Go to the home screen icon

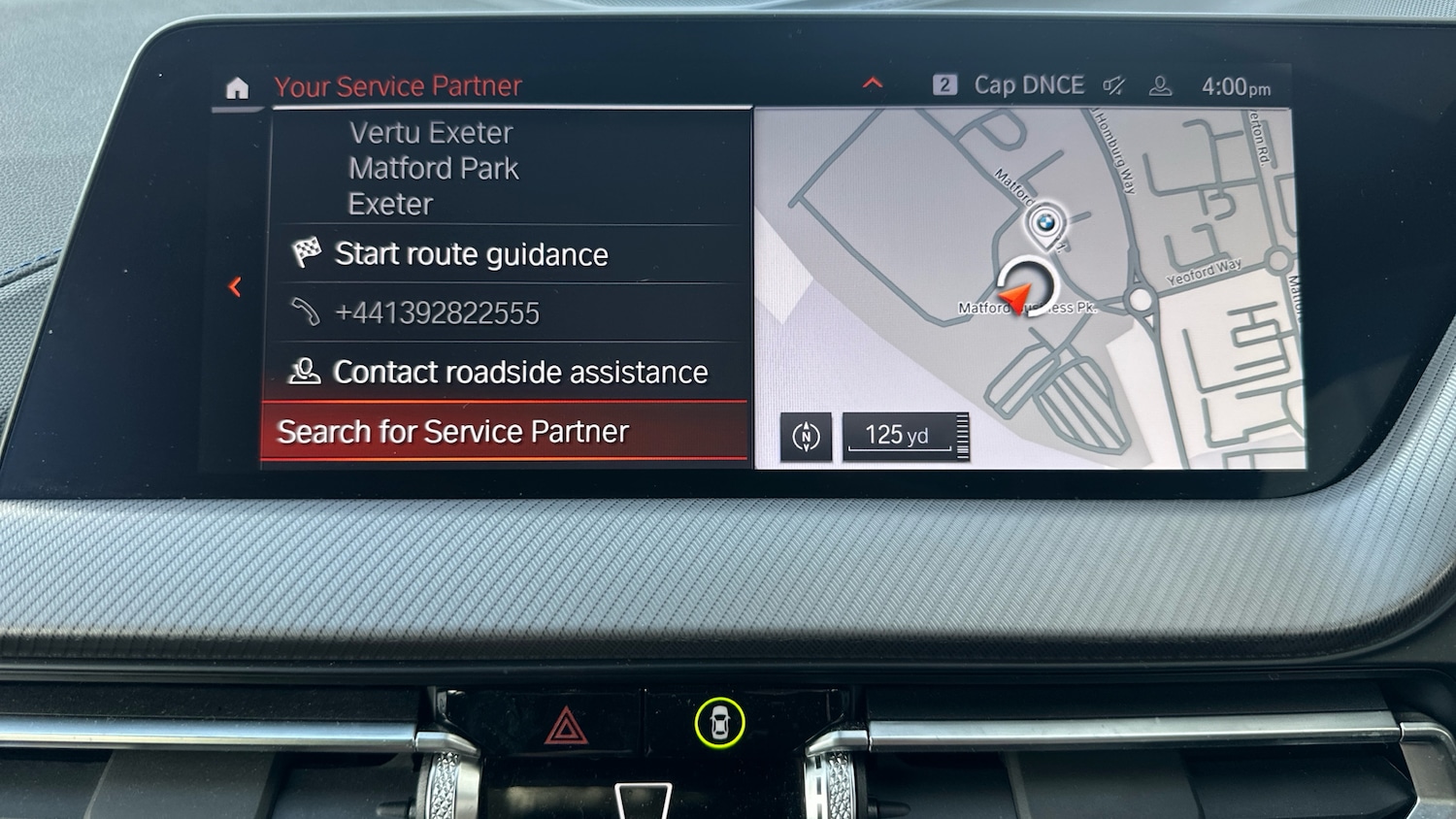point(237,89)
